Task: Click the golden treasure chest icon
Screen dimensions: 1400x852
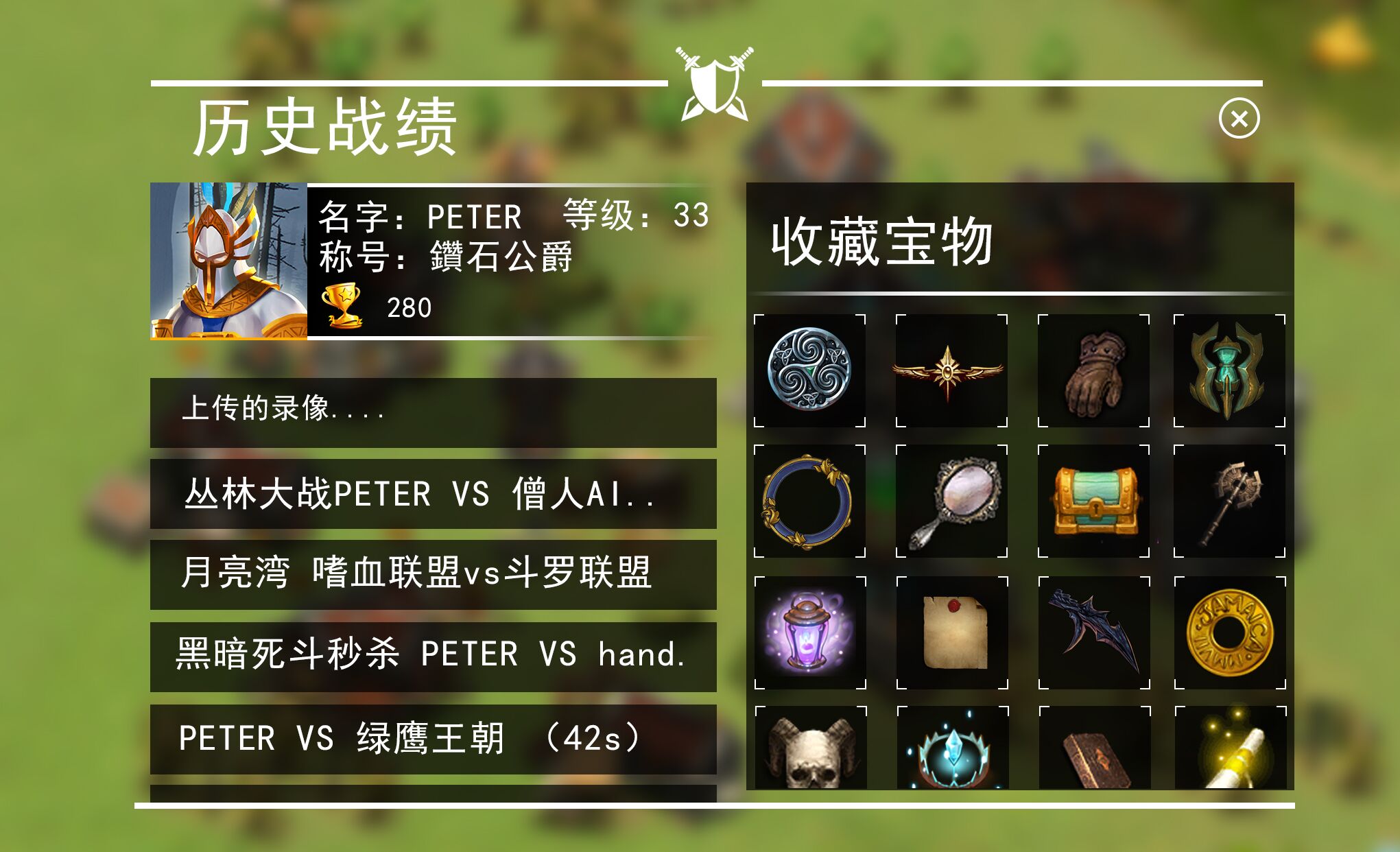Action: tap(1092, 502)
